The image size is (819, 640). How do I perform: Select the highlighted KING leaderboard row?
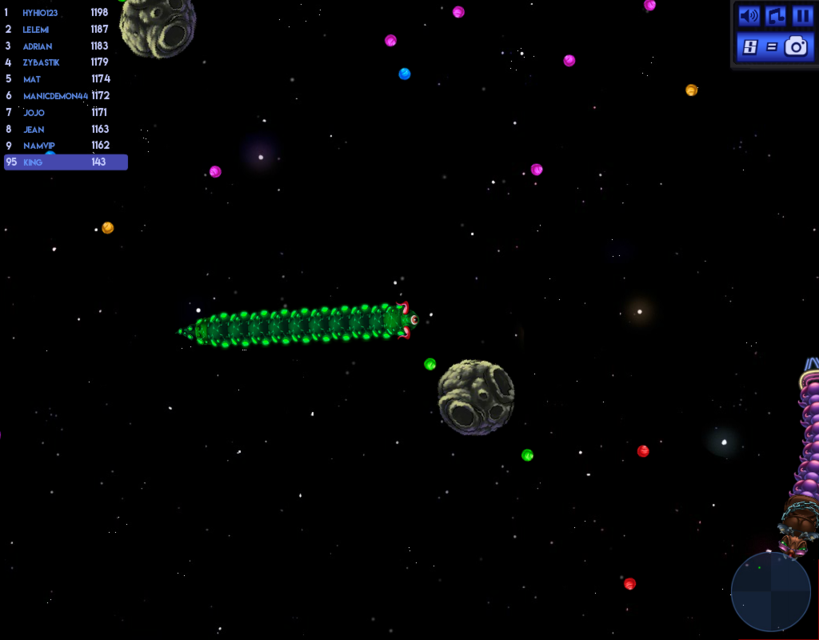point(66,162)
